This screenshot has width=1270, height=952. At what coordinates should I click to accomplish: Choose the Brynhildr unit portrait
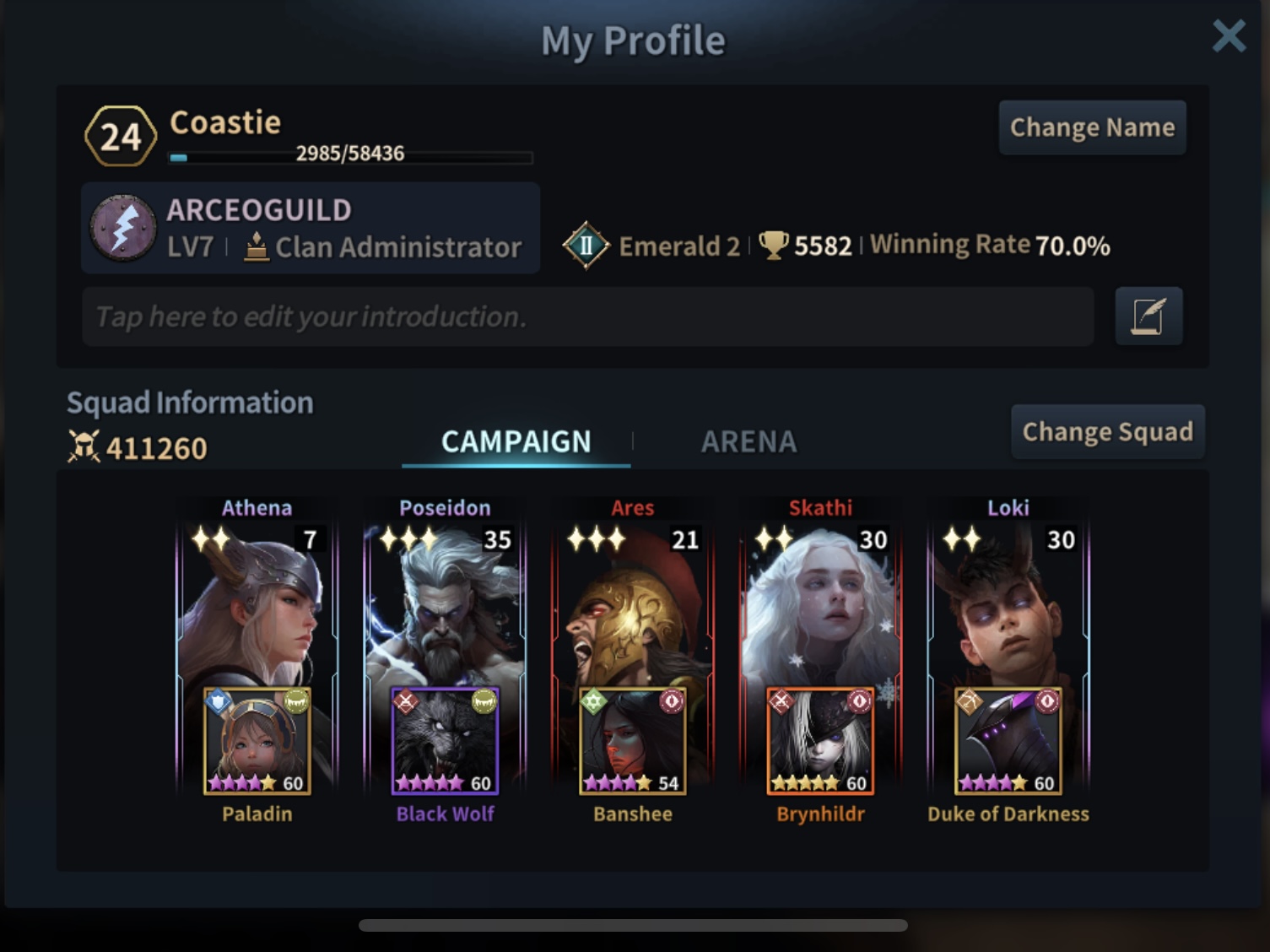pyautogui.click(x=820, y=741)
